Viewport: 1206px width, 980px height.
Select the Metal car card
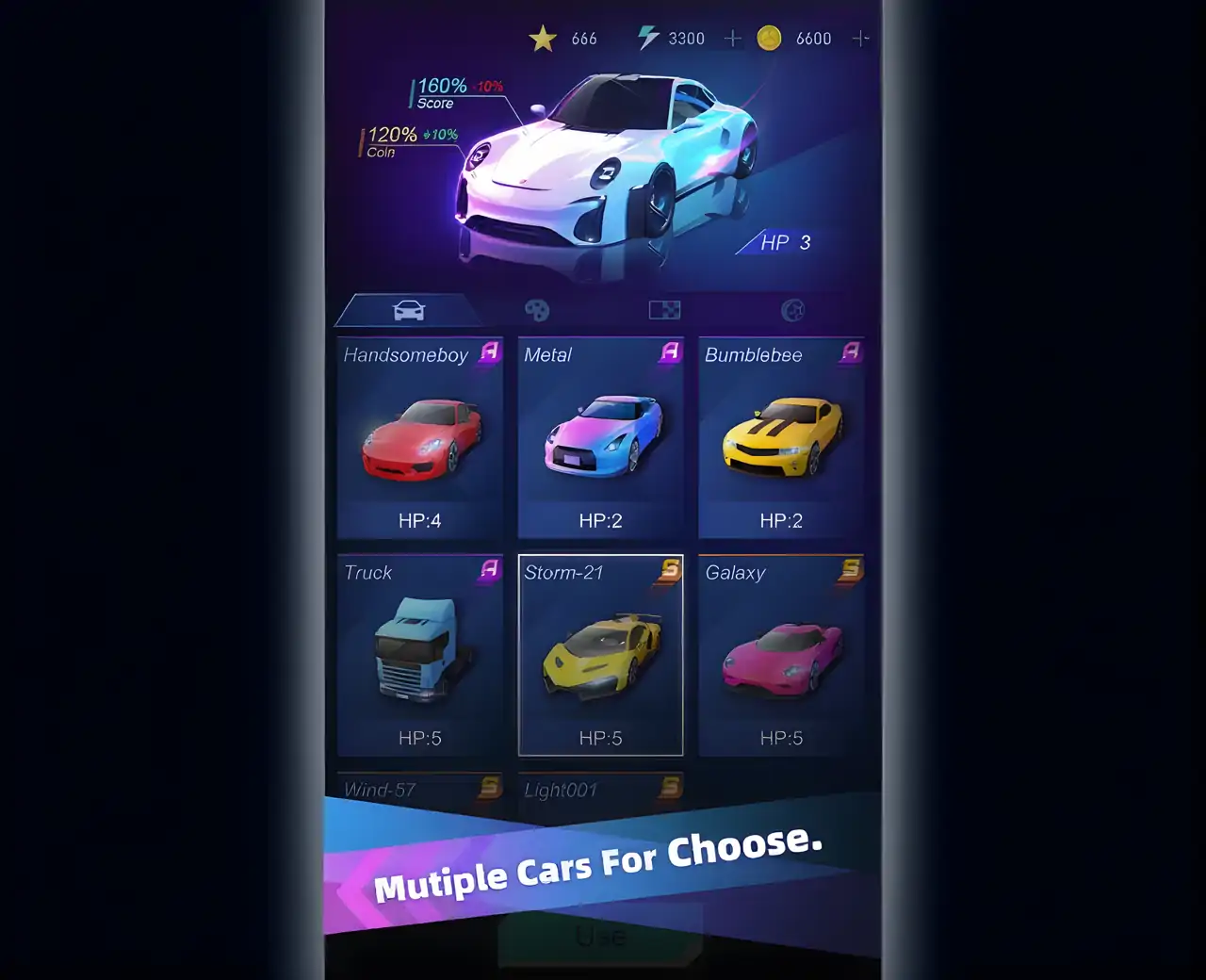click(601, 438)
